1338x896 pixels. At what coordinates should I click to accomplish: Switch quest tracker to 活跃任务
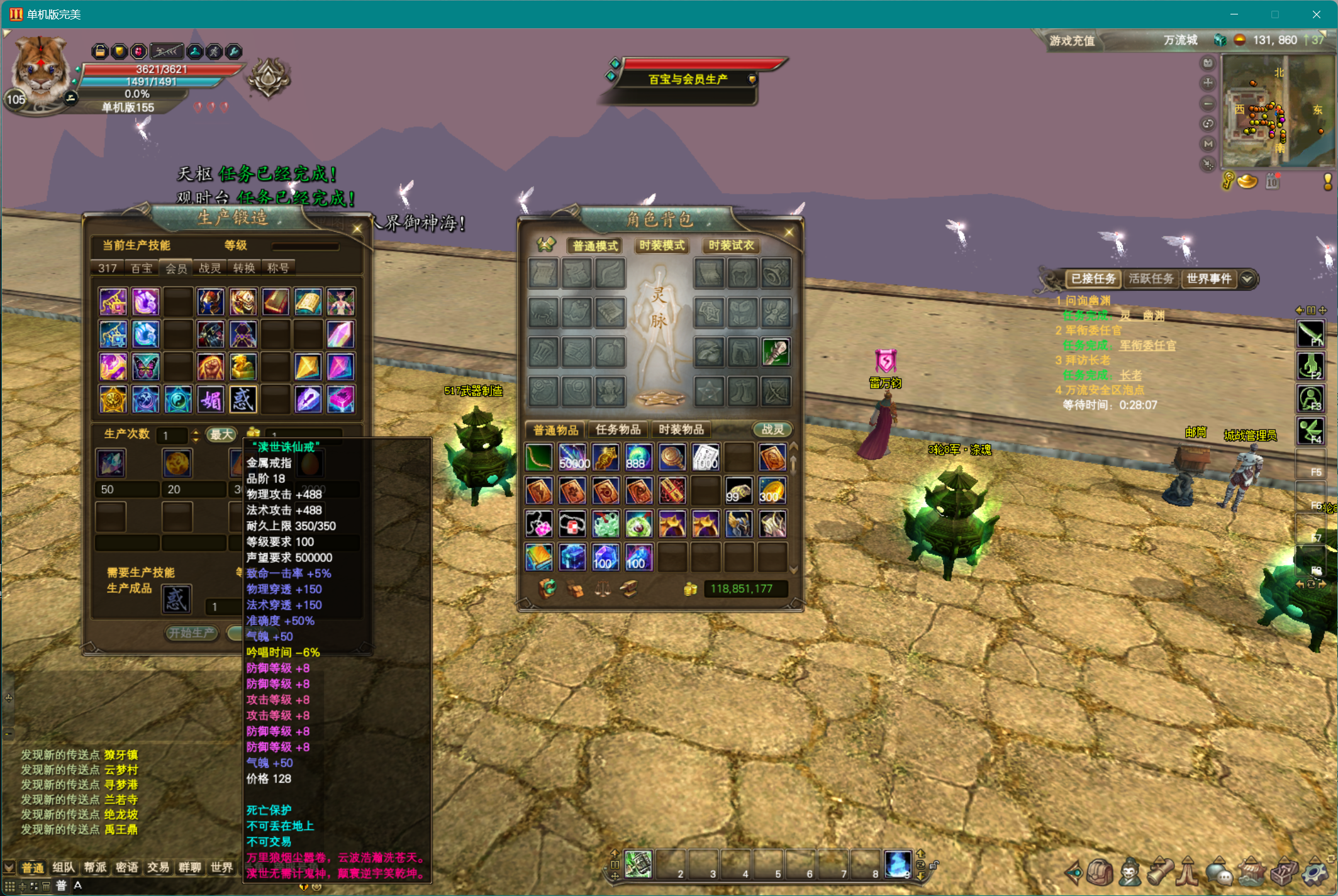[1151, 279]
